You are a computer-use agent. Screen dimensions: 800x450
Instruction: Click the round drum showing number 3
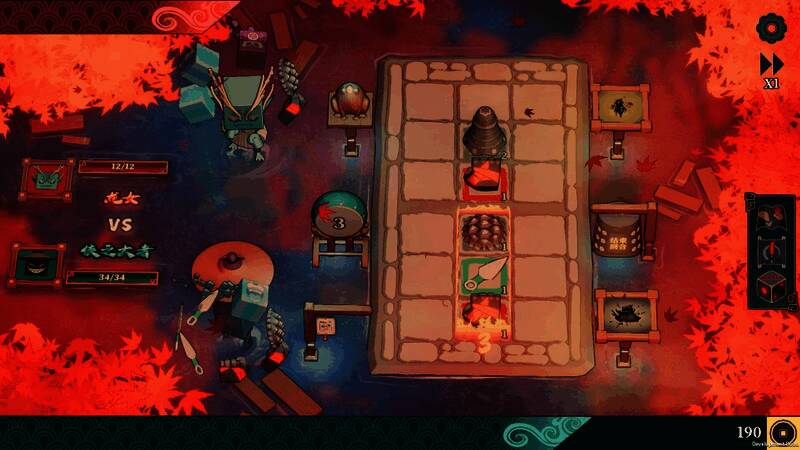click(340, 219)
